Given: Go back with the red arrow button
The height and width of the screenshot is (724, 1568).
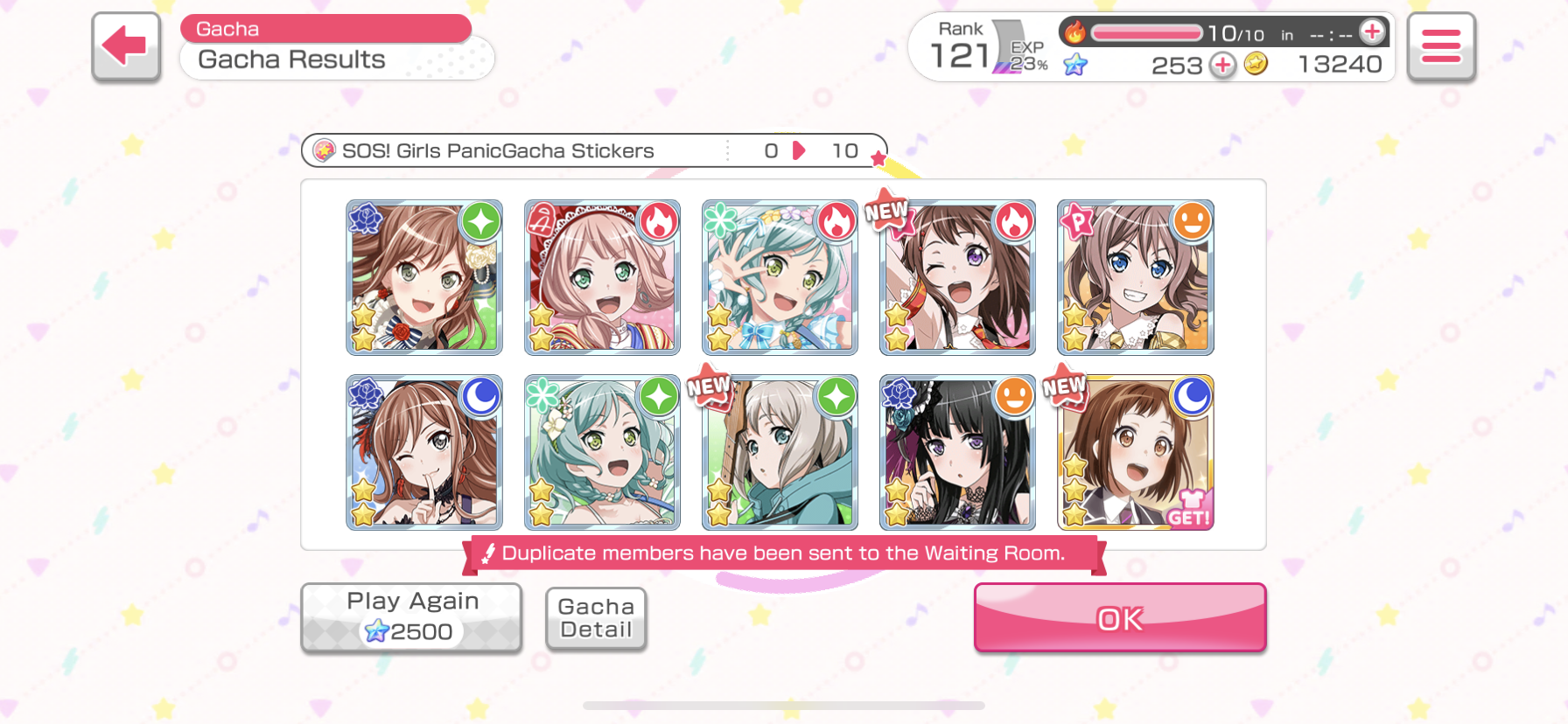Looking at the screenshot, I should (x=126, y=46).
